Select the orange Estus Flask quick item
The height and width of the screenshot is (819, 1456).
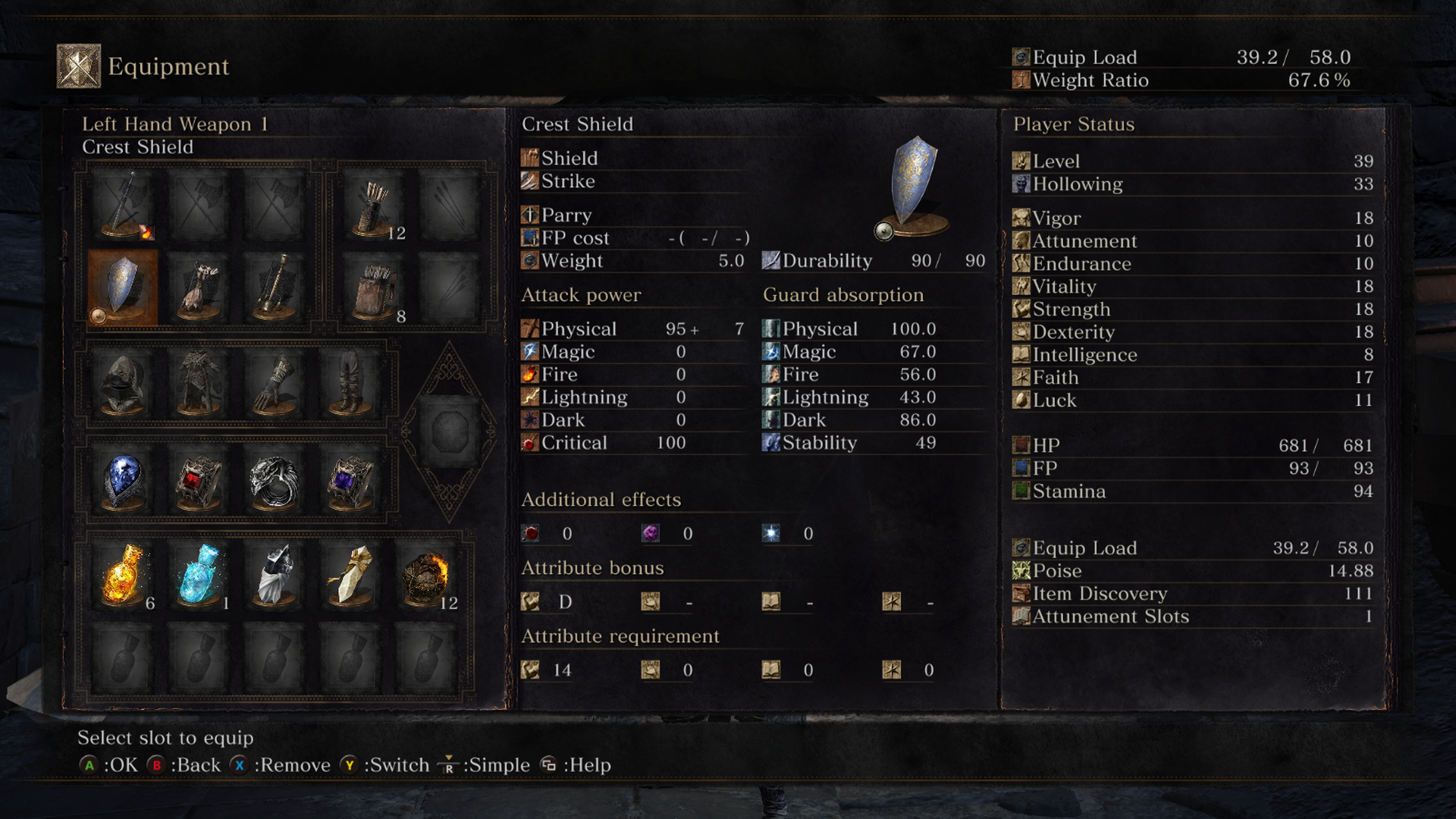pyautogui.click(x=123, y=575)
